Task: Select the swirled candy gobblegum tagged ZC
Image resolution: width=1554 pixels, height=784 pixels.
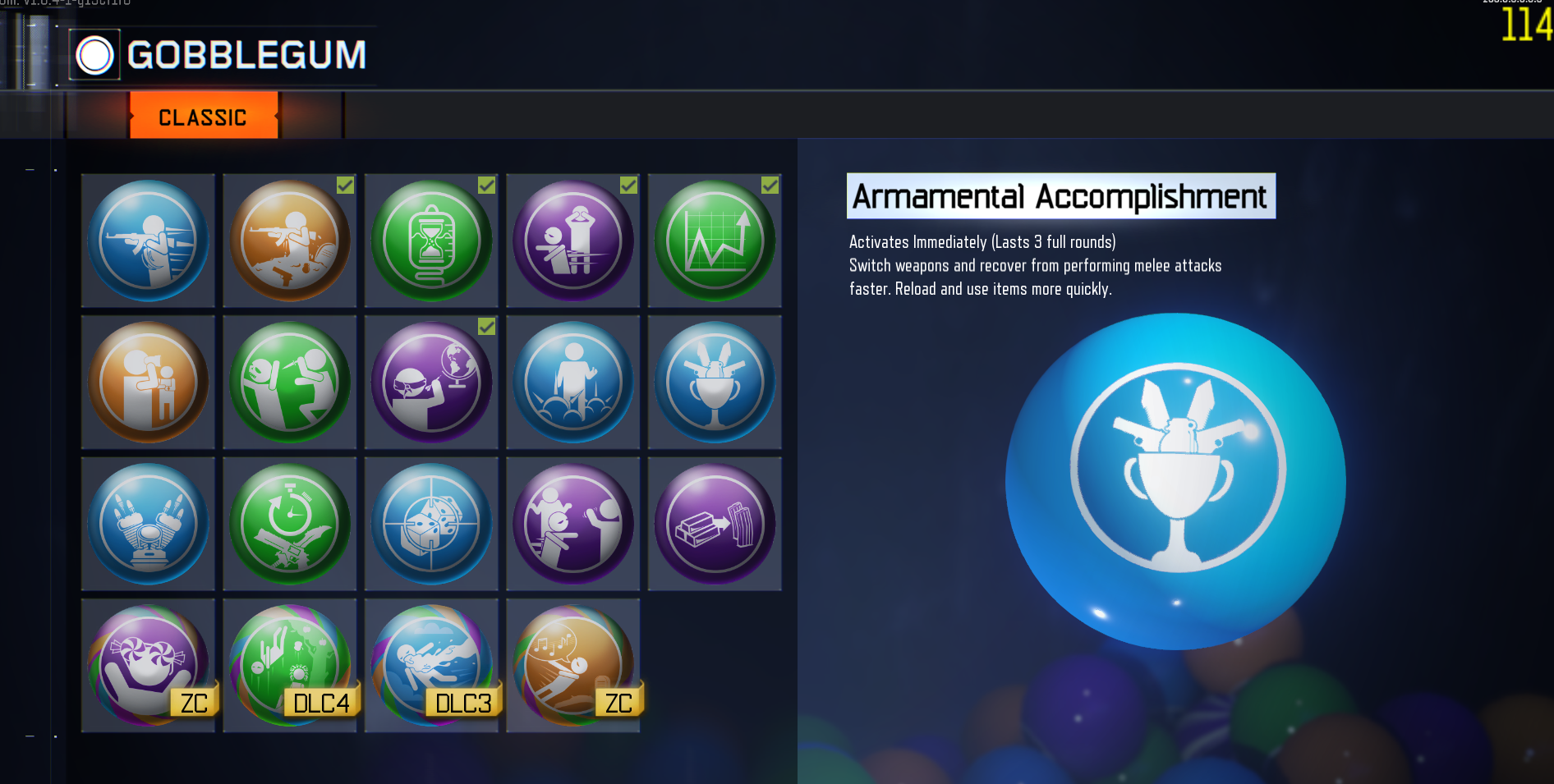Action: click(x=148, y=665)
